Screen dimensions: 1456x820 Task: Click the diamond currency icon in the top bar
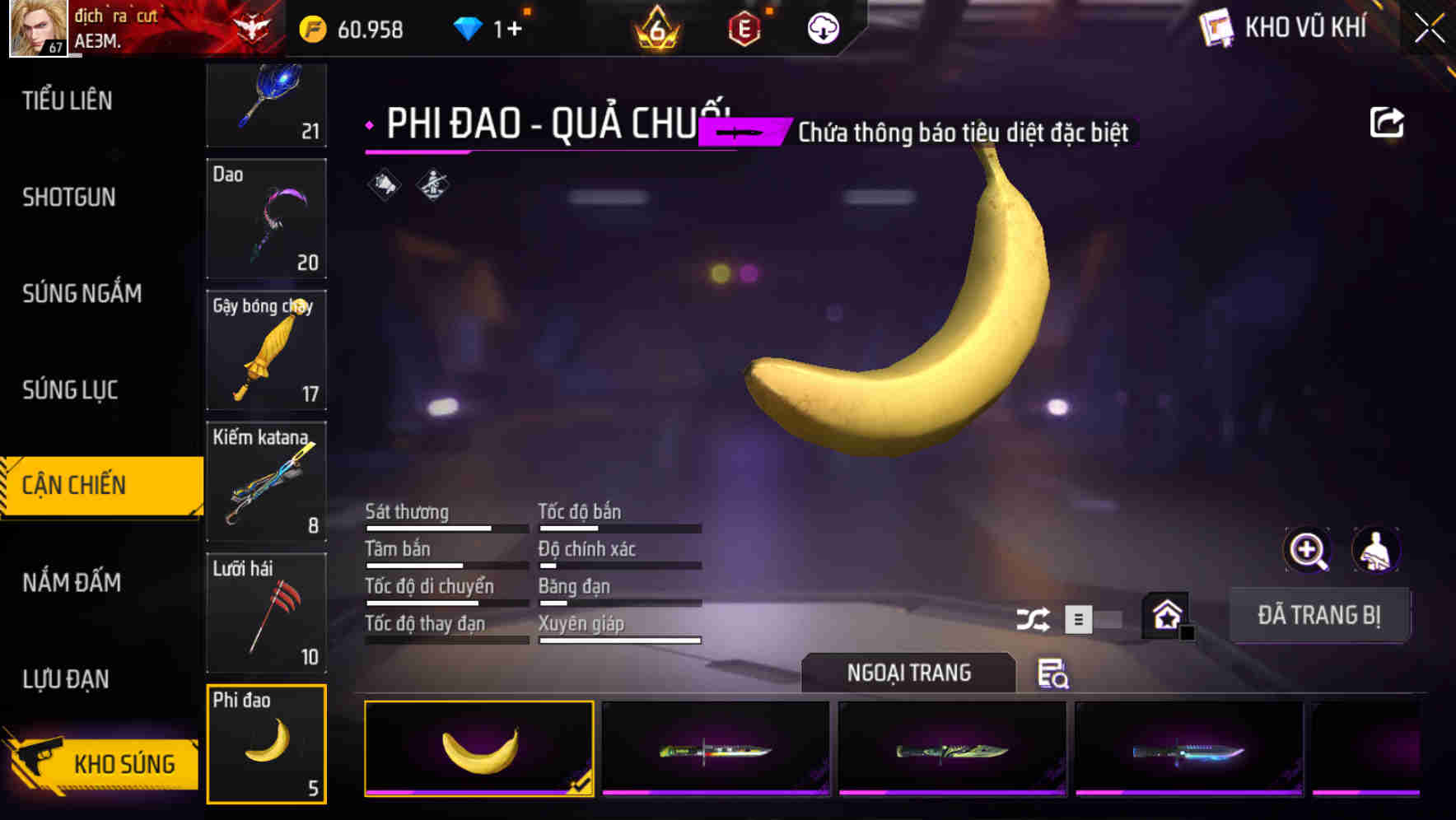468,26
